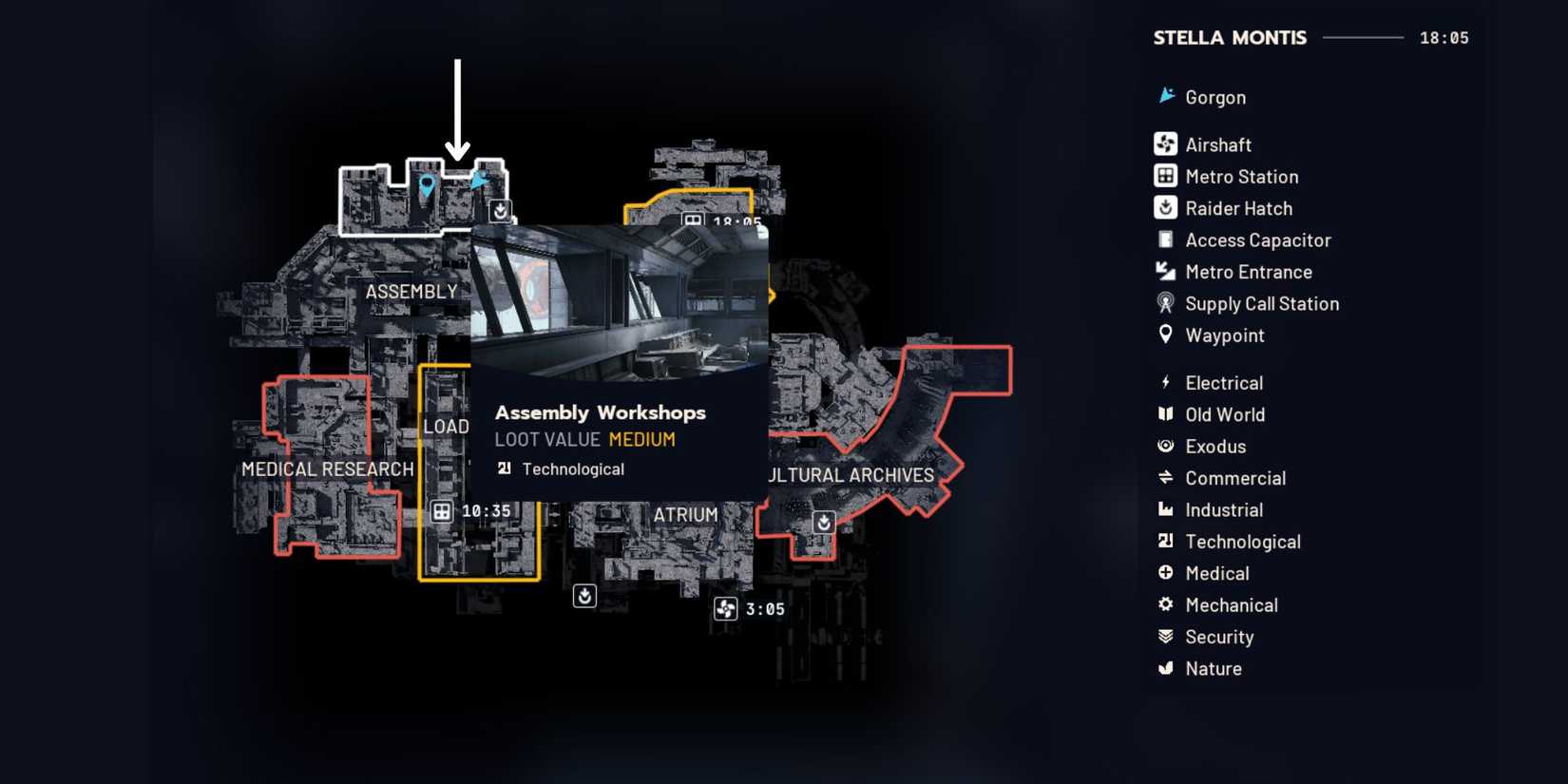Image resolution: width=1568 pixels, height=784 pixels.
Task: Click the Technological icon in the Assembly Workshops tooltip
Action: tap(504, 468)
